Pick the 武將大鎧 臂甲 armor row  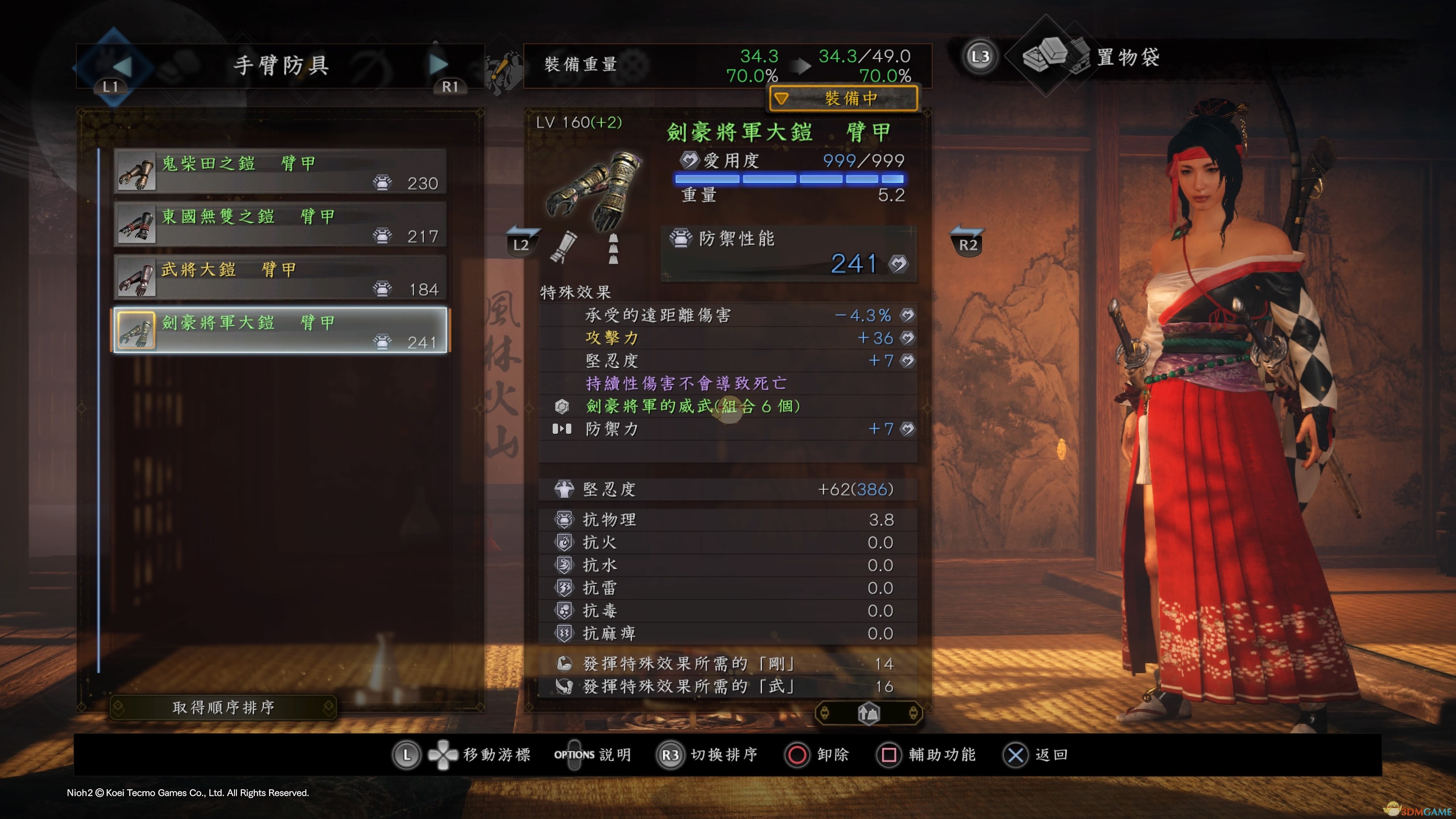[x=280, y=278]
